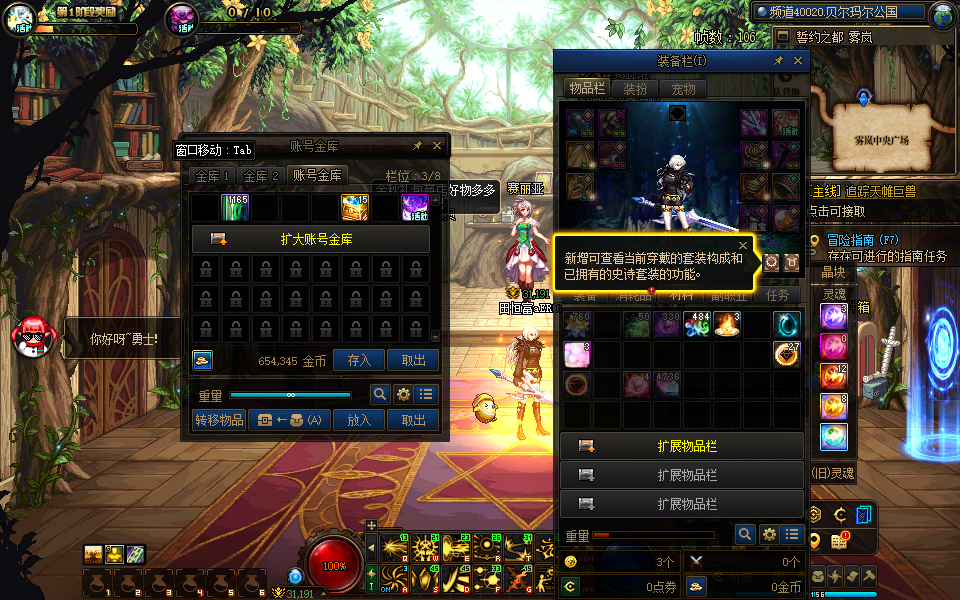This screenshot has height=600, width=960.
Task: Click the 转移物品 transfer items button
Action: (219, 421)
